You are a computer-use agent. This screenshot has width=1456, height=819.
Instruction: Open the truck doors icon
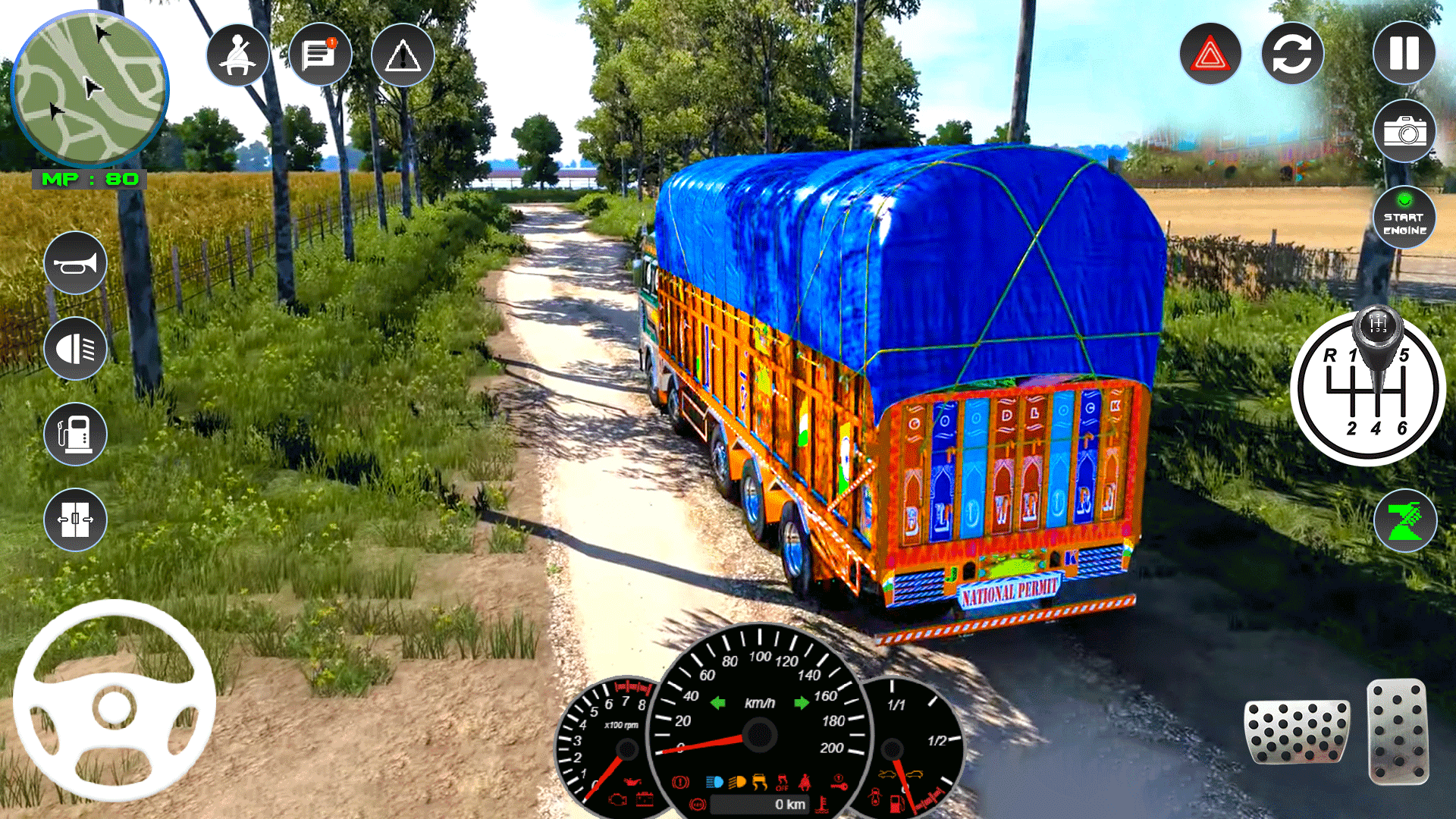[75, 520]
